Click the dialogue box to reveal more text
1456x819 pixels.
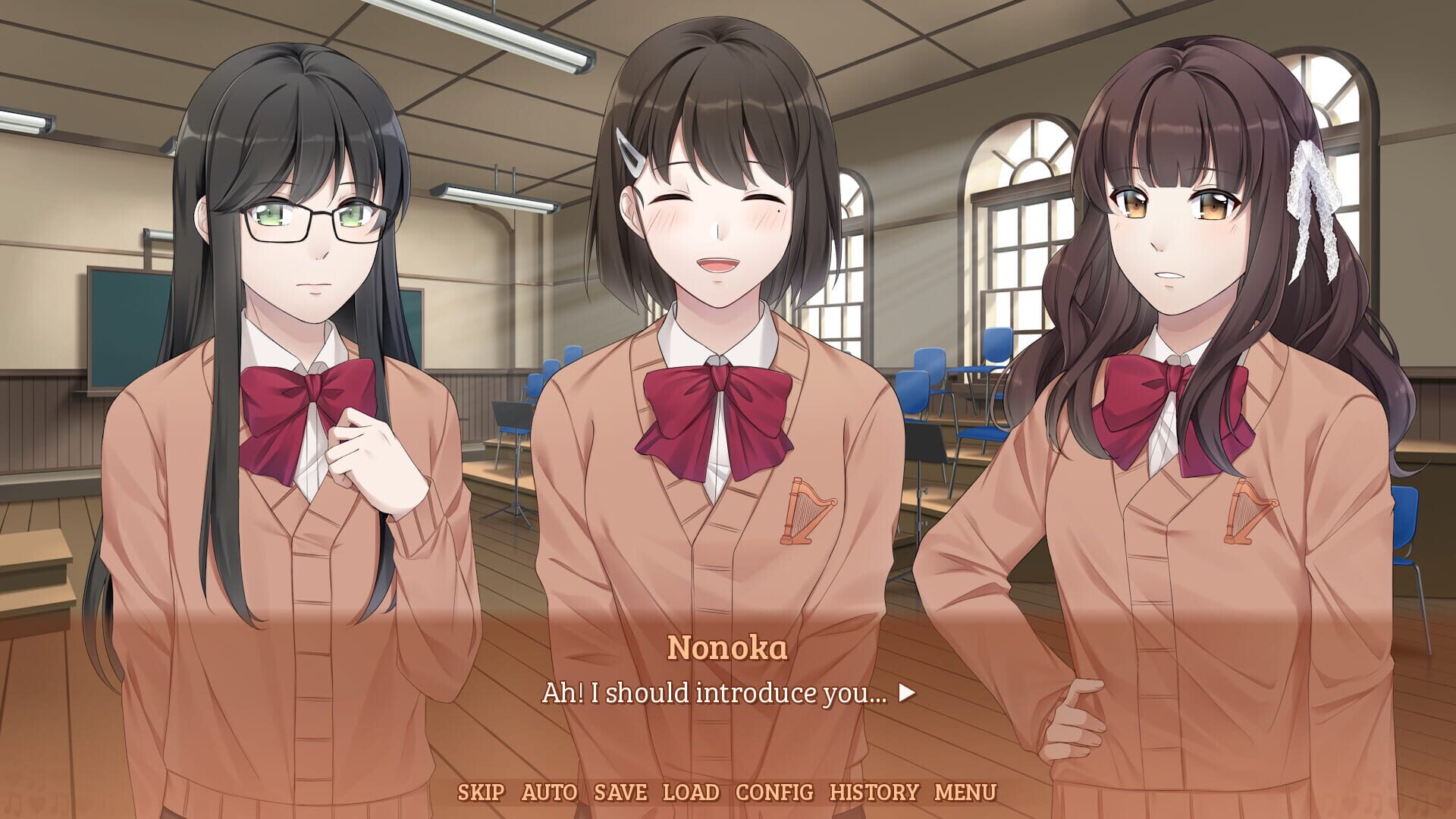coord(728,694)
